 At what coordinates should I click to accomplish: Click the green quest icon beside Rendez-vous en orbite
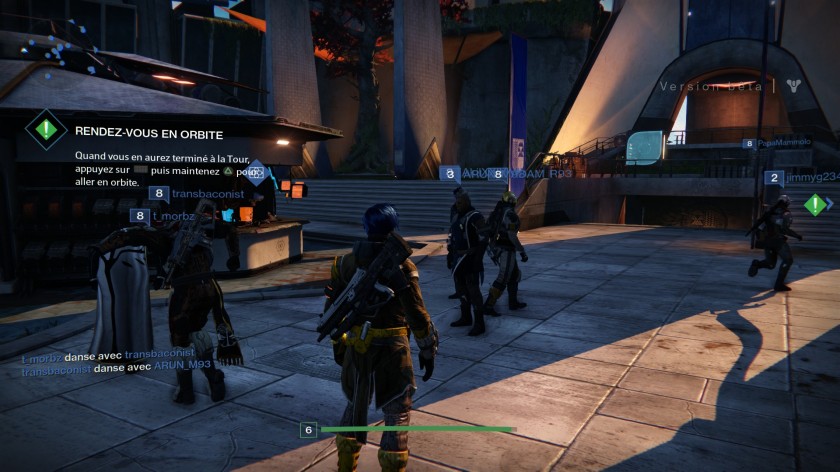point(45,130)
